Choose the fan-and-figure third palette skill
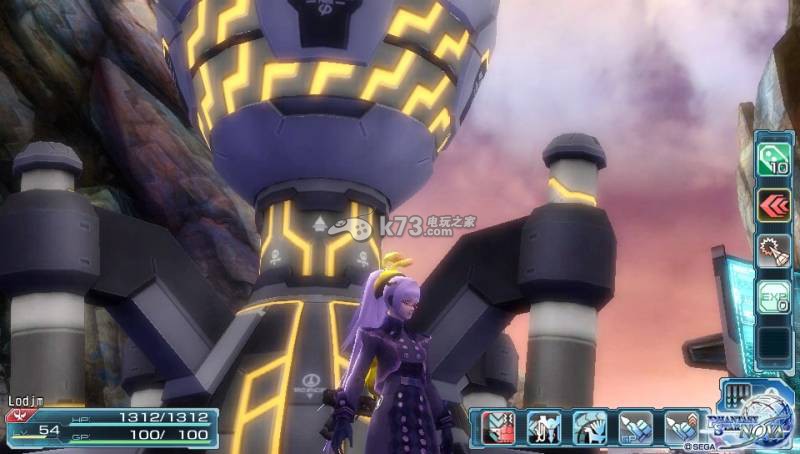This screenshot has width=800, height=454. pos(589,427)
